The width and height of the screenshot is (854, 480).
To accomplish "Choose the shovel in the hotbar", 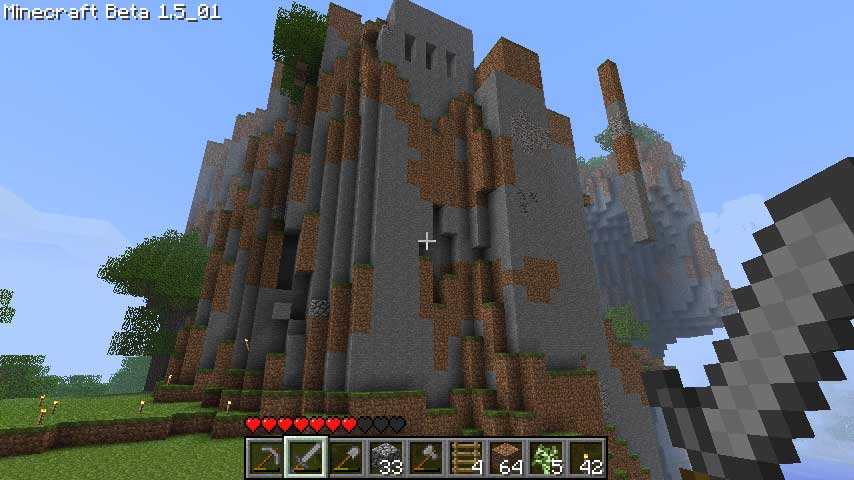I will (344, 458).
